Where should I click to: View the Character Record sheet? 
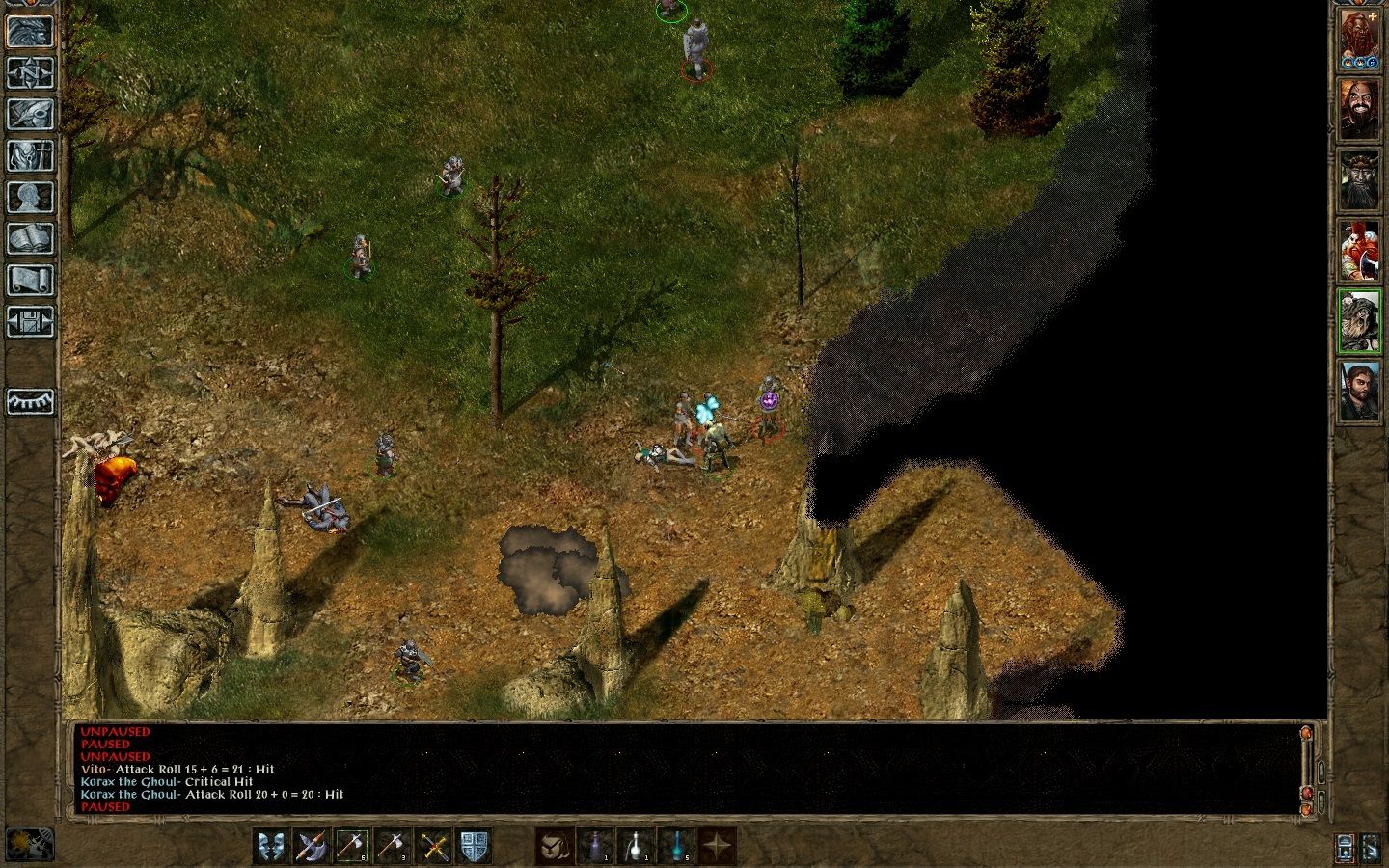[x=32, y=197]
